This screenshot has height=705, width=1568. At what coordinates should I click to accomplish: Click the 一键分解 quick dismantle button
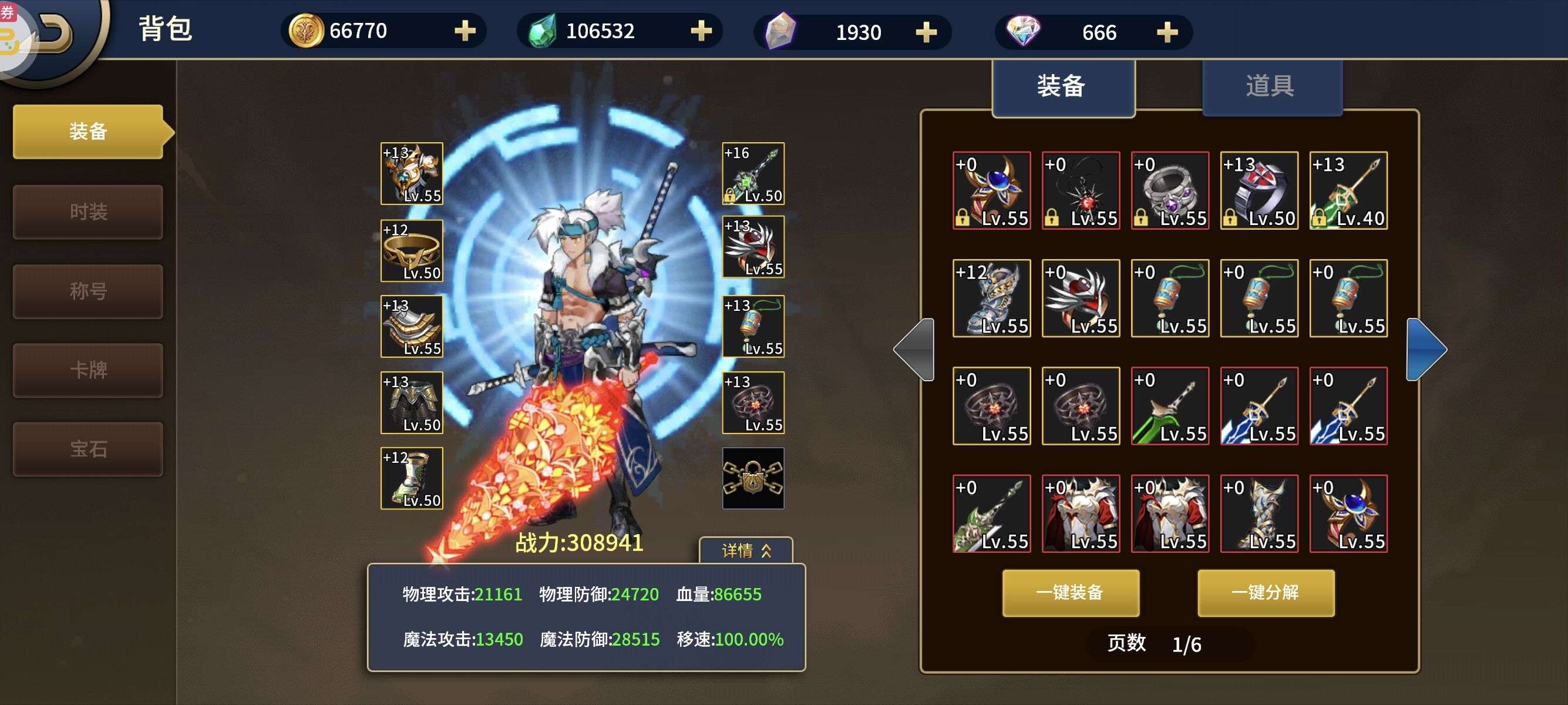click(1266, 592)
